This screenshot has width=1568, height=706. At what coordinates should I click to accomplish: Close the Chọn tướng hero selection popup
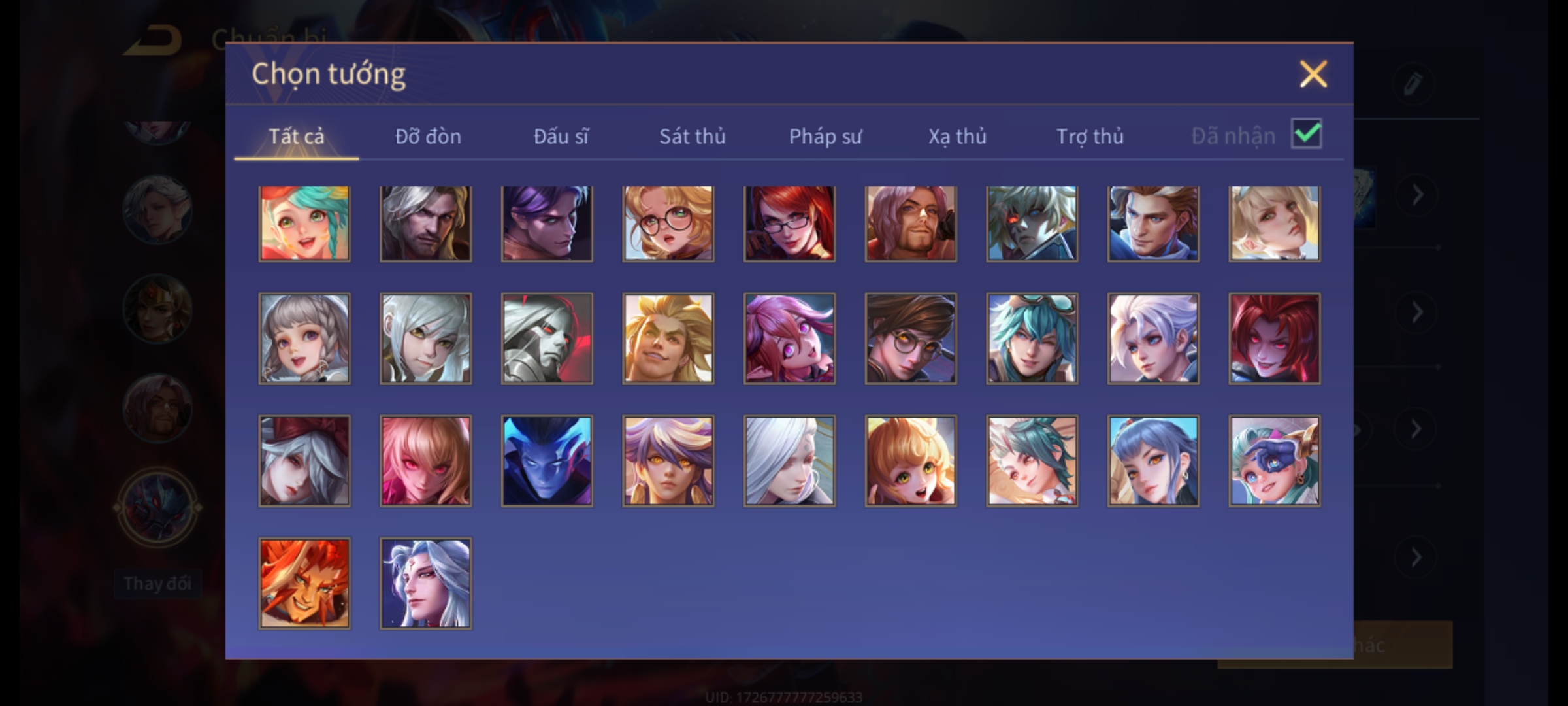tap(1313, 74)
